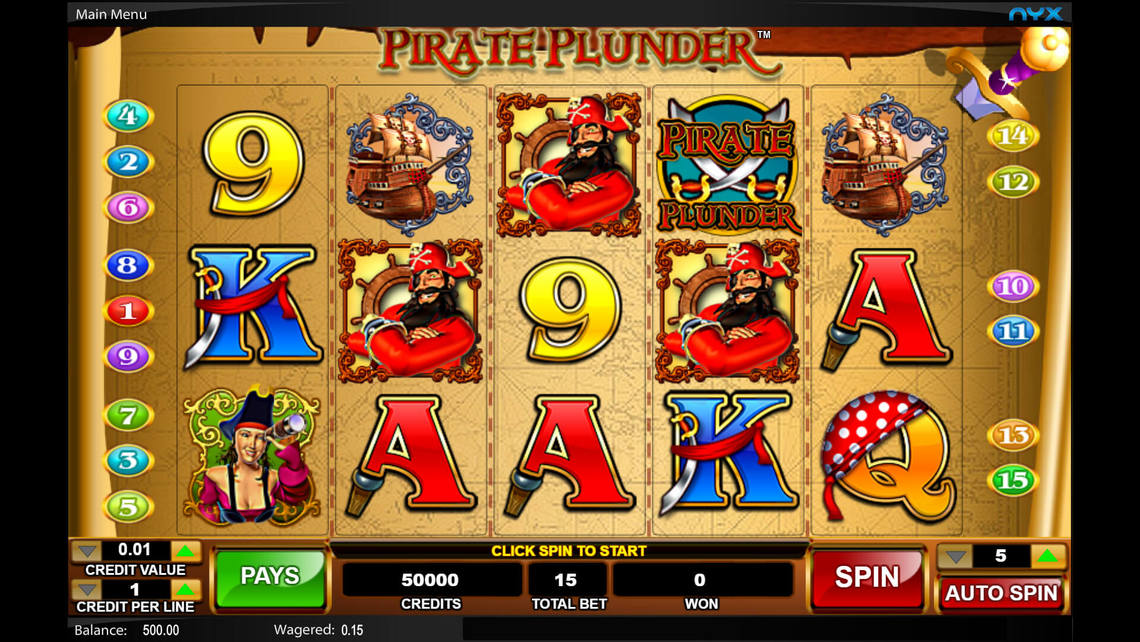Image resolution: width=1140 pixels, height=642 pixels.
Task: Choose payline number 15 badge
Action: [x=1012, y=481]
